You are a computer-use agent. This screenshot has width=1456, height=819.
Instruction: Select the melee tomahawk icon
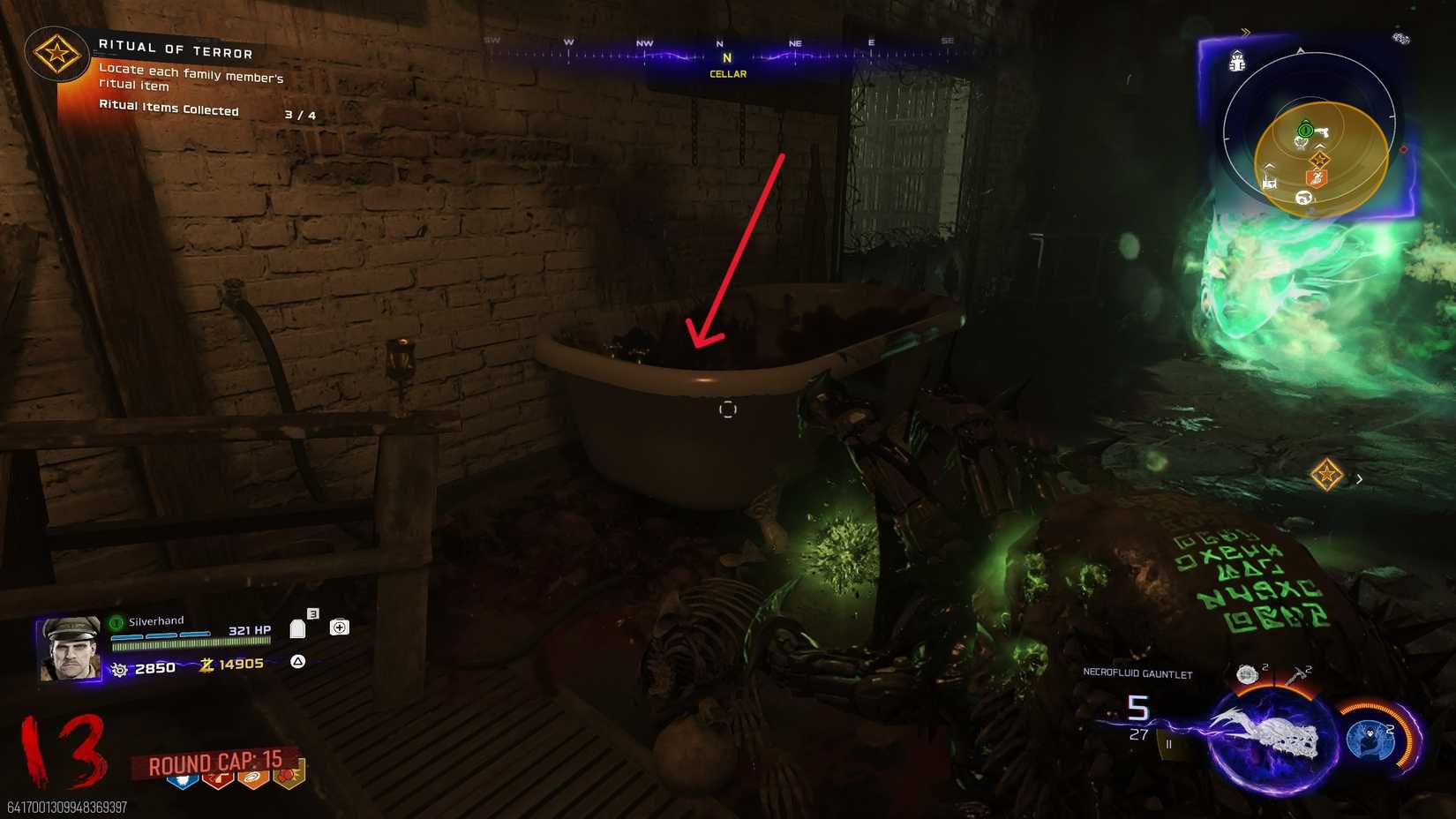1297,674
